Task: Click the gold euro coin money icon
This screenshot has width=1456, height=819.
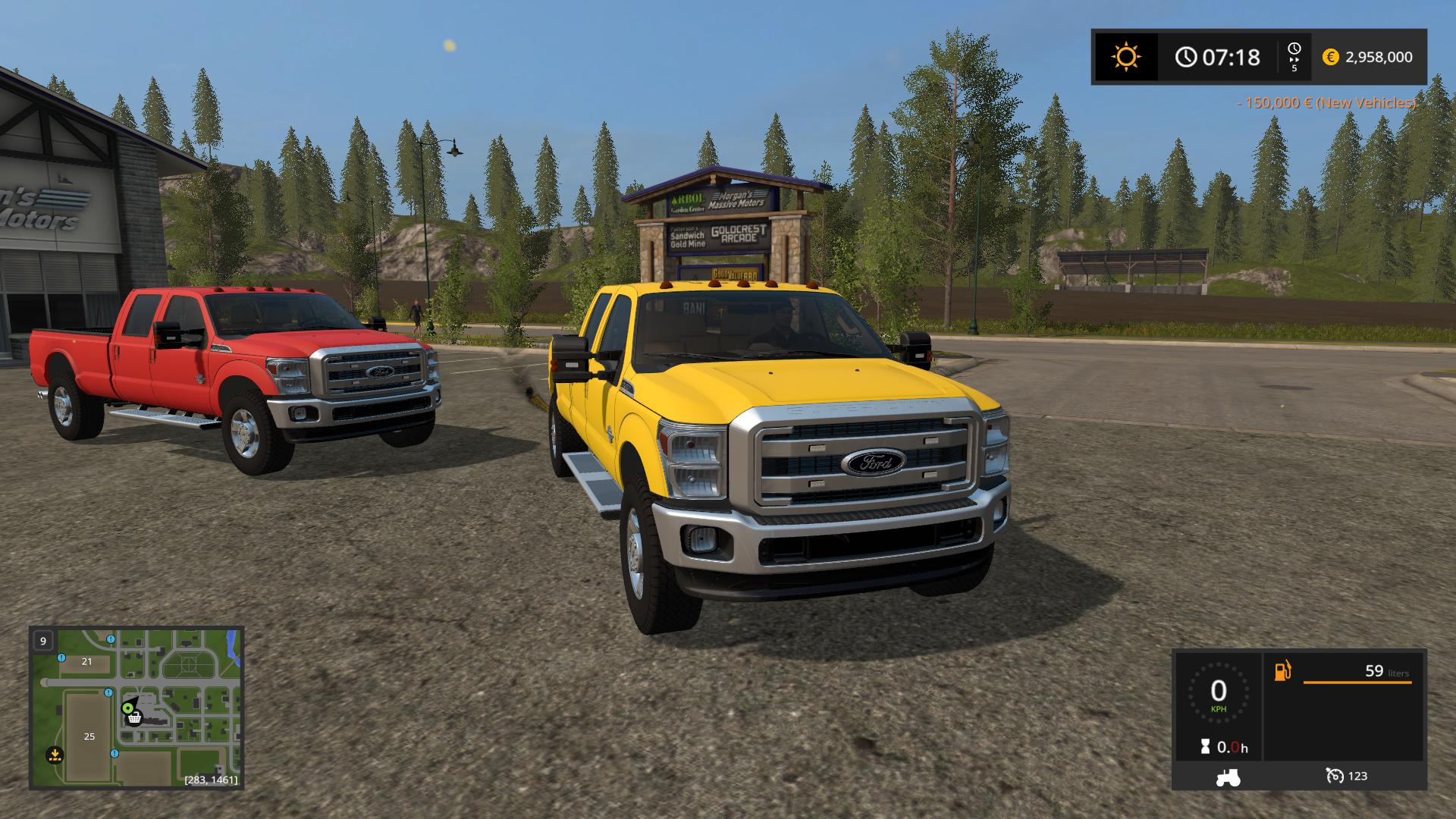Action: 1330,57
